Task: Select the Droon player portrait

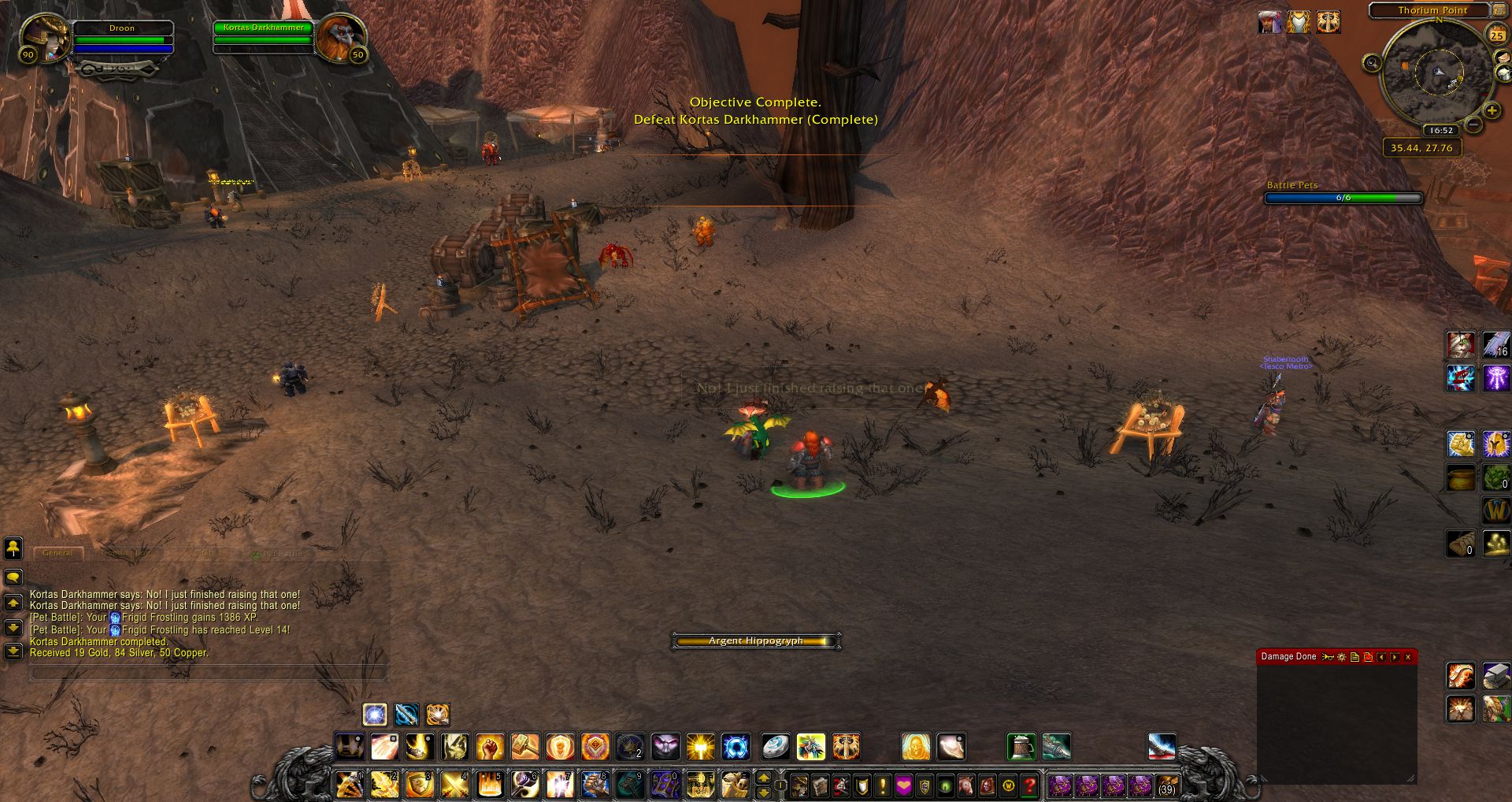Action: click(x=45, y=39)
